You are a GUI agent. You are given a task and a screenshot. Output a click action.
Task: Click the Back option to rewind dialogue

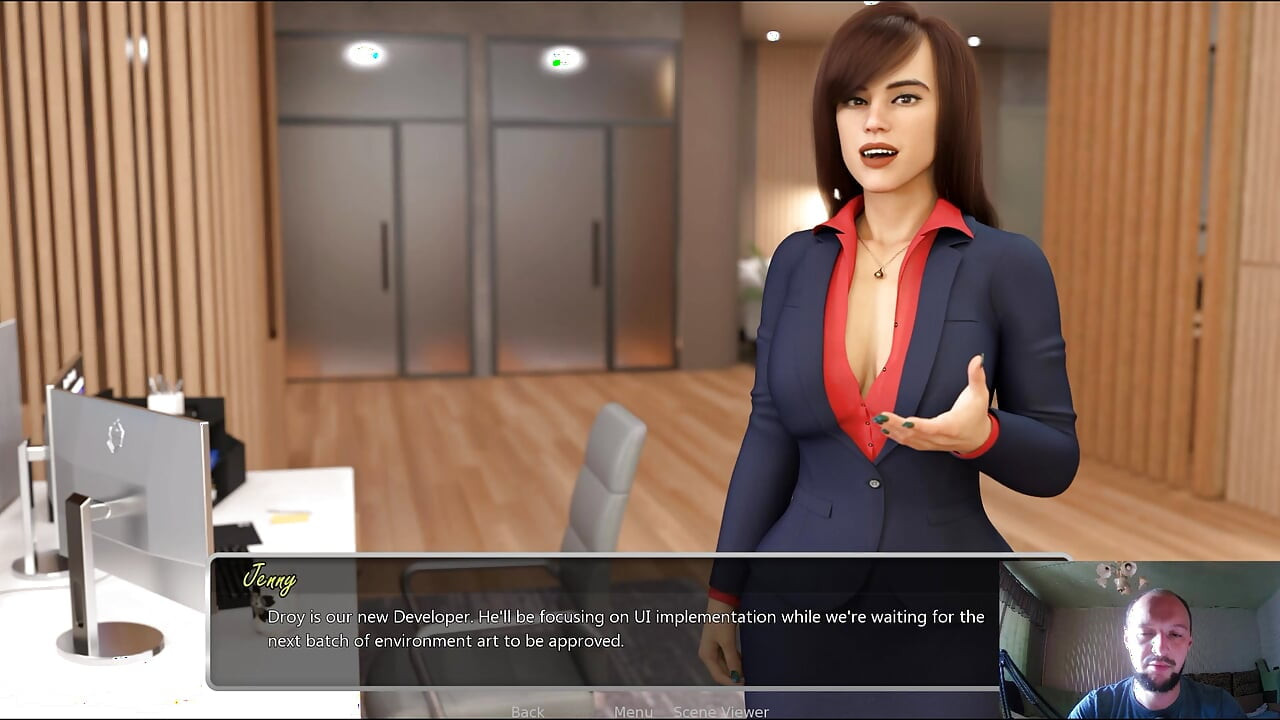pyautogui.click(x=527, y=712)
